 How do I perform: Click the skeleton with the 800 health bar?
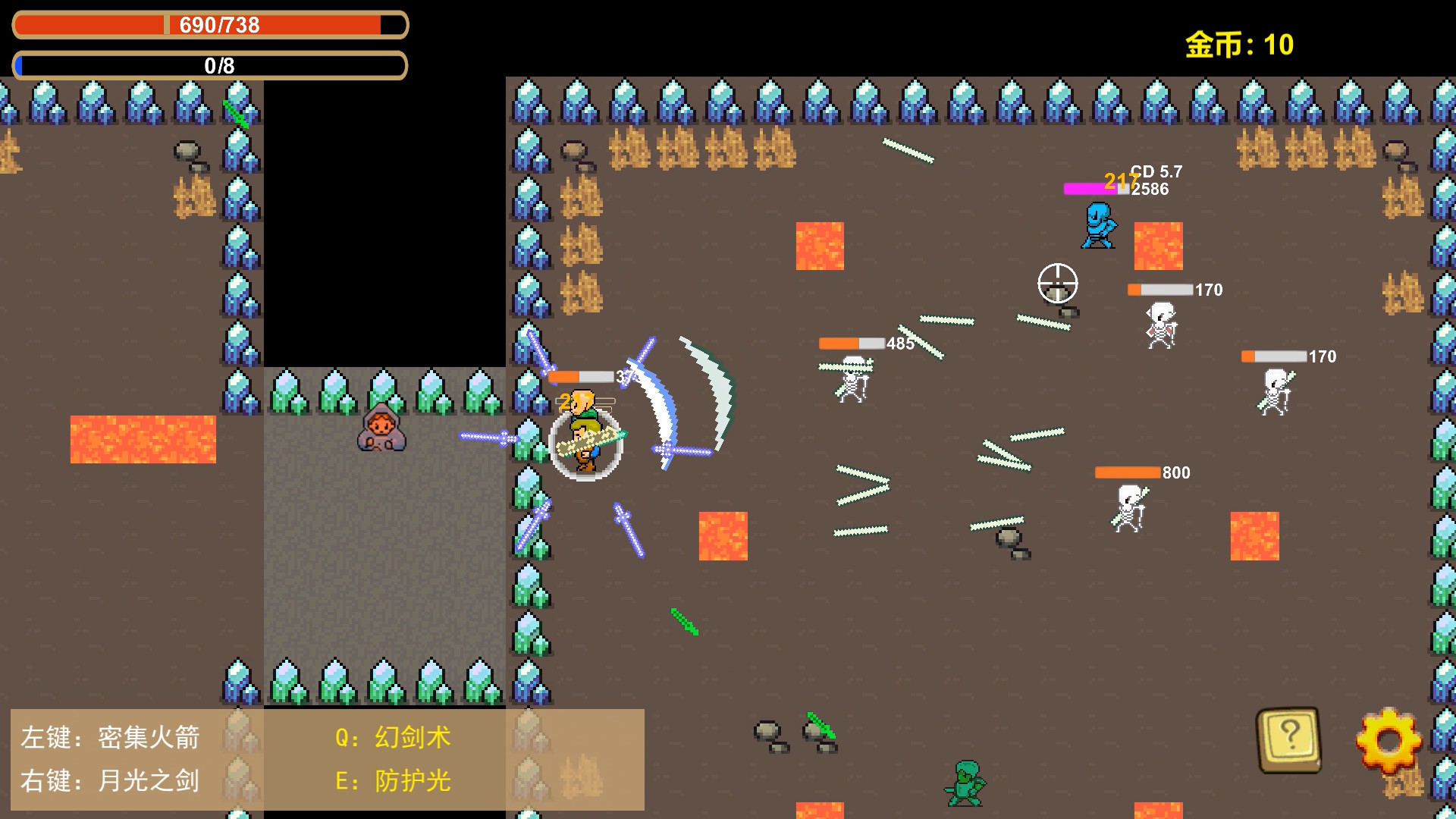pos(1129,507)
